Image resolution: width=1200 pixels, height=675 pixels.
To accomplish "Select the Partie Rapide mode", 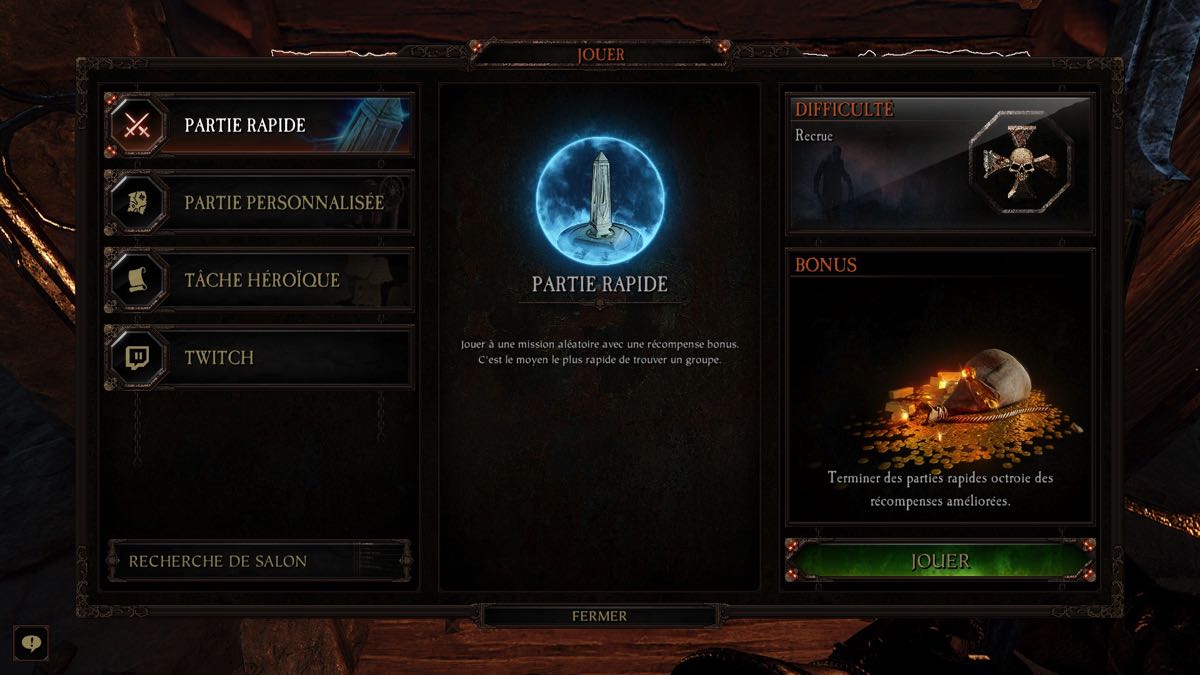I will tap(260, 126).
